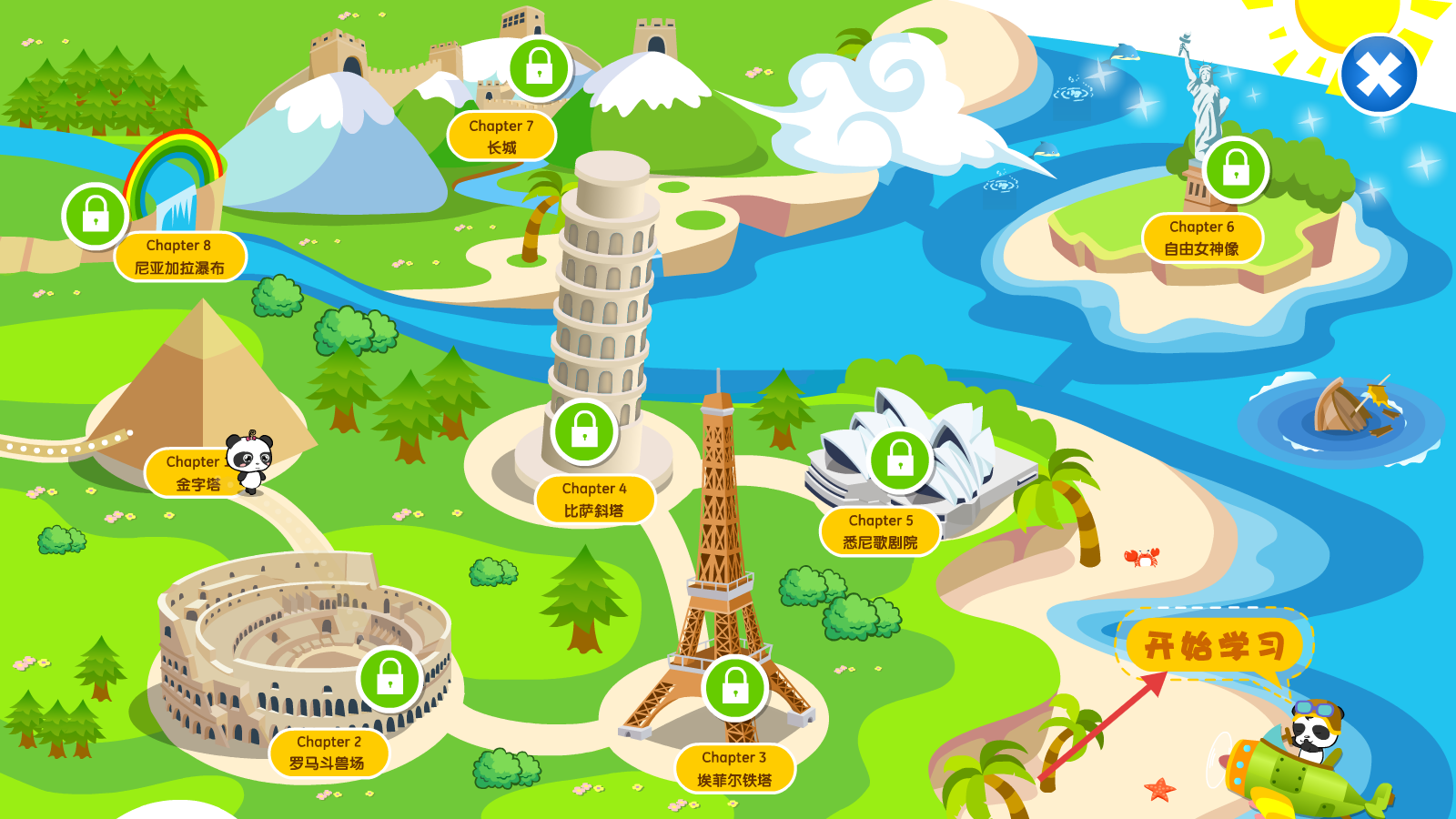Click the lock icon beside the rainbow waterfall
This screenshot has height=819, width=1456.
point(96,217)
